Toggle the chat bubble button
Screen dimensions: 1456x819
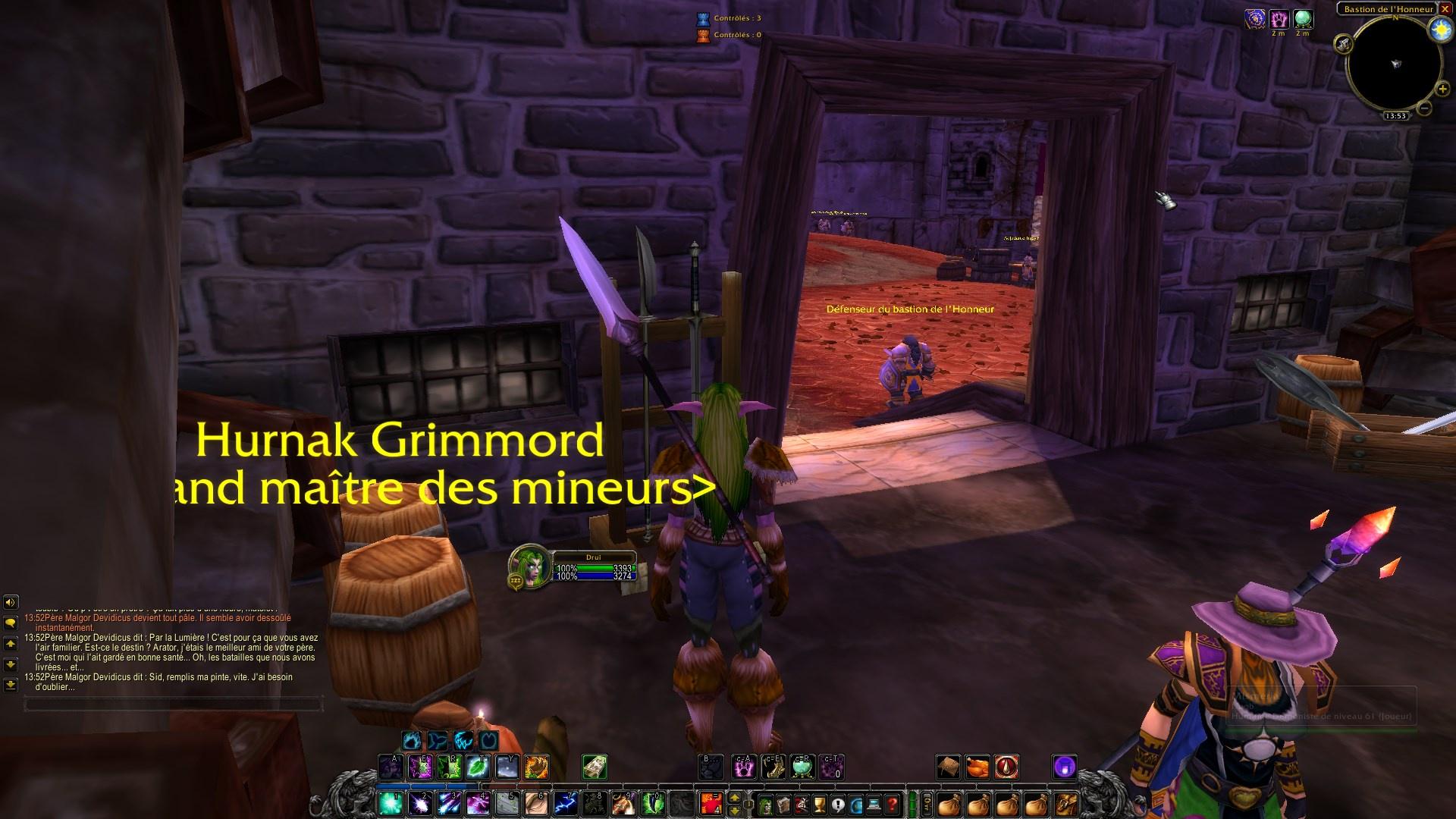(x=11, y=623)
